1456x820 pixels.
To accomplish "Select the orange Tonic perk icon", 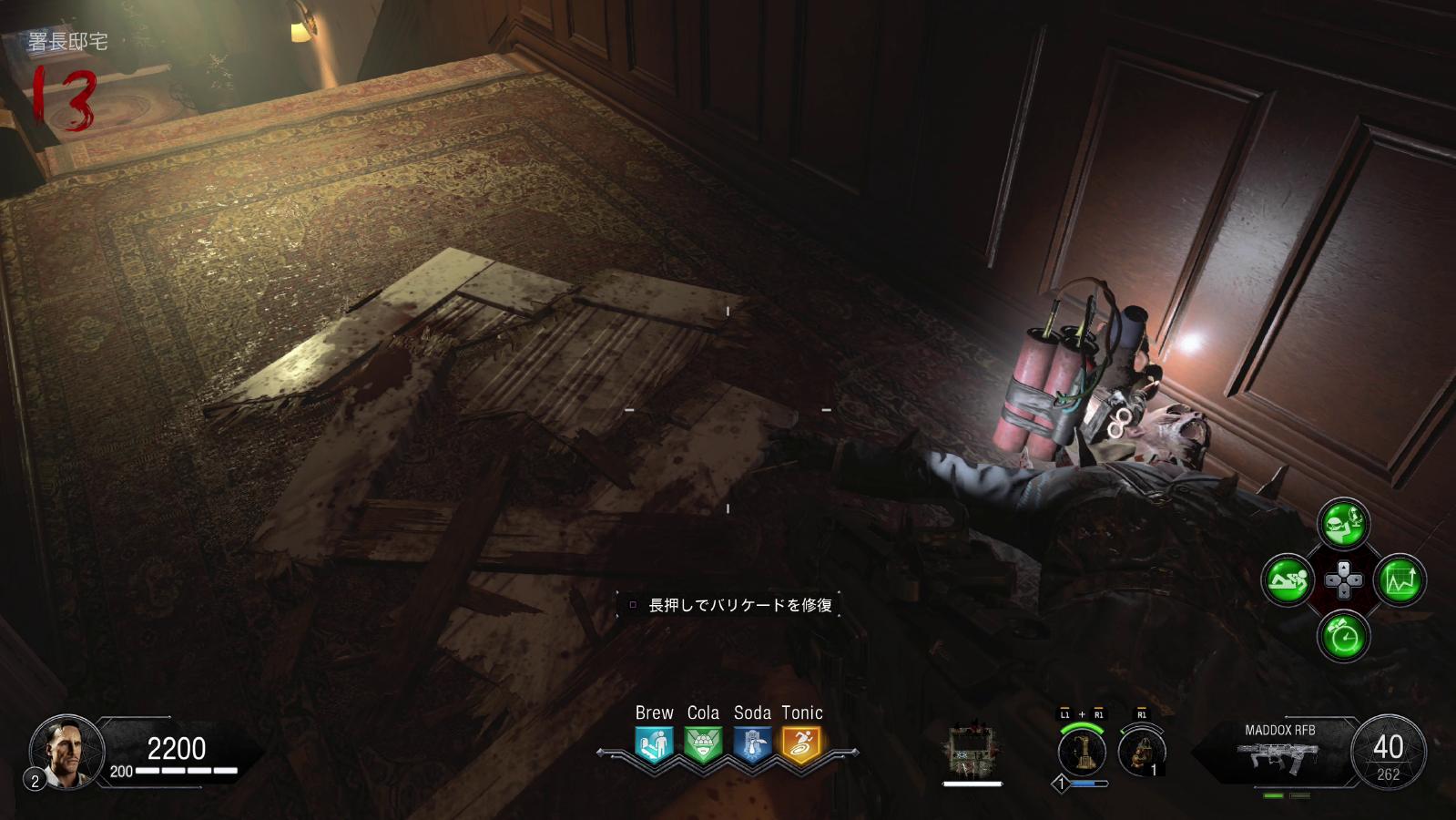I will click(801, 743).
